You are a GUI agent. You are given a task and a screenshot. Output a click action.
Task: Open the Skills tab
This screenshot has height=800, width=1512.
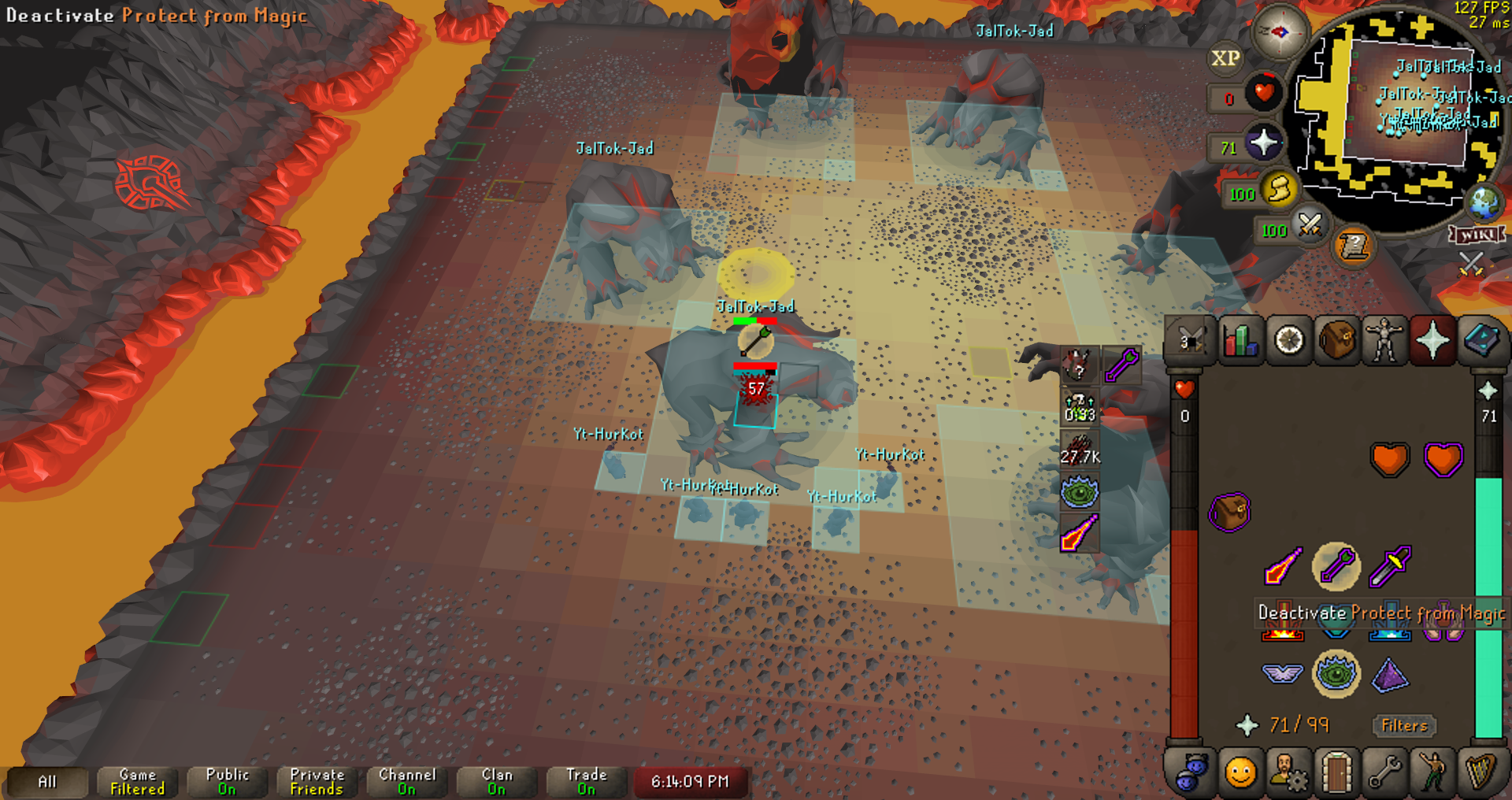[1240, 342]
